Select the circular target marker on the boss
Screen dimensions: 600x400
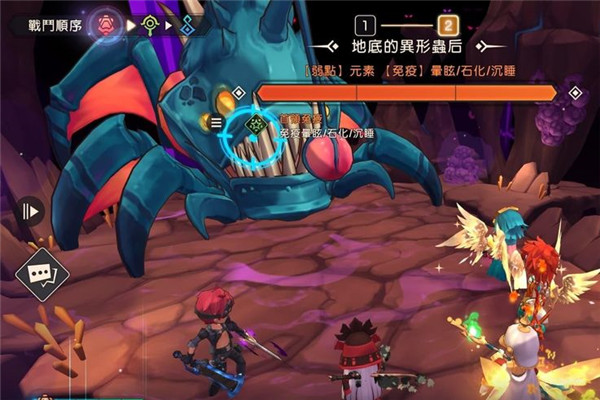click(255, 124)
